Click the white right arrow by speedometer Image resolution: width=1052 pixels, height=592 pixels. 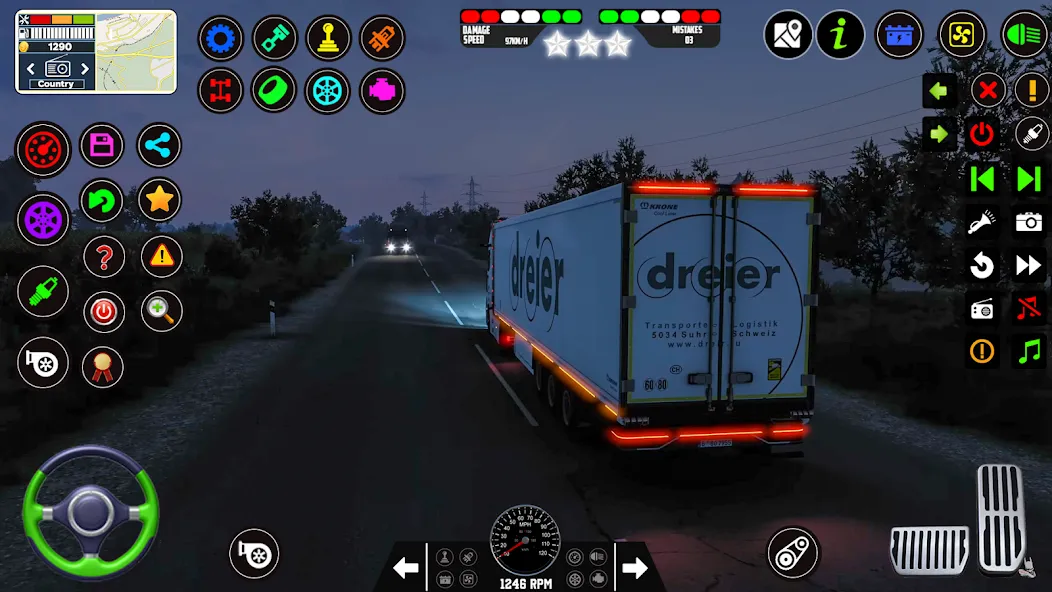(635, 569)
